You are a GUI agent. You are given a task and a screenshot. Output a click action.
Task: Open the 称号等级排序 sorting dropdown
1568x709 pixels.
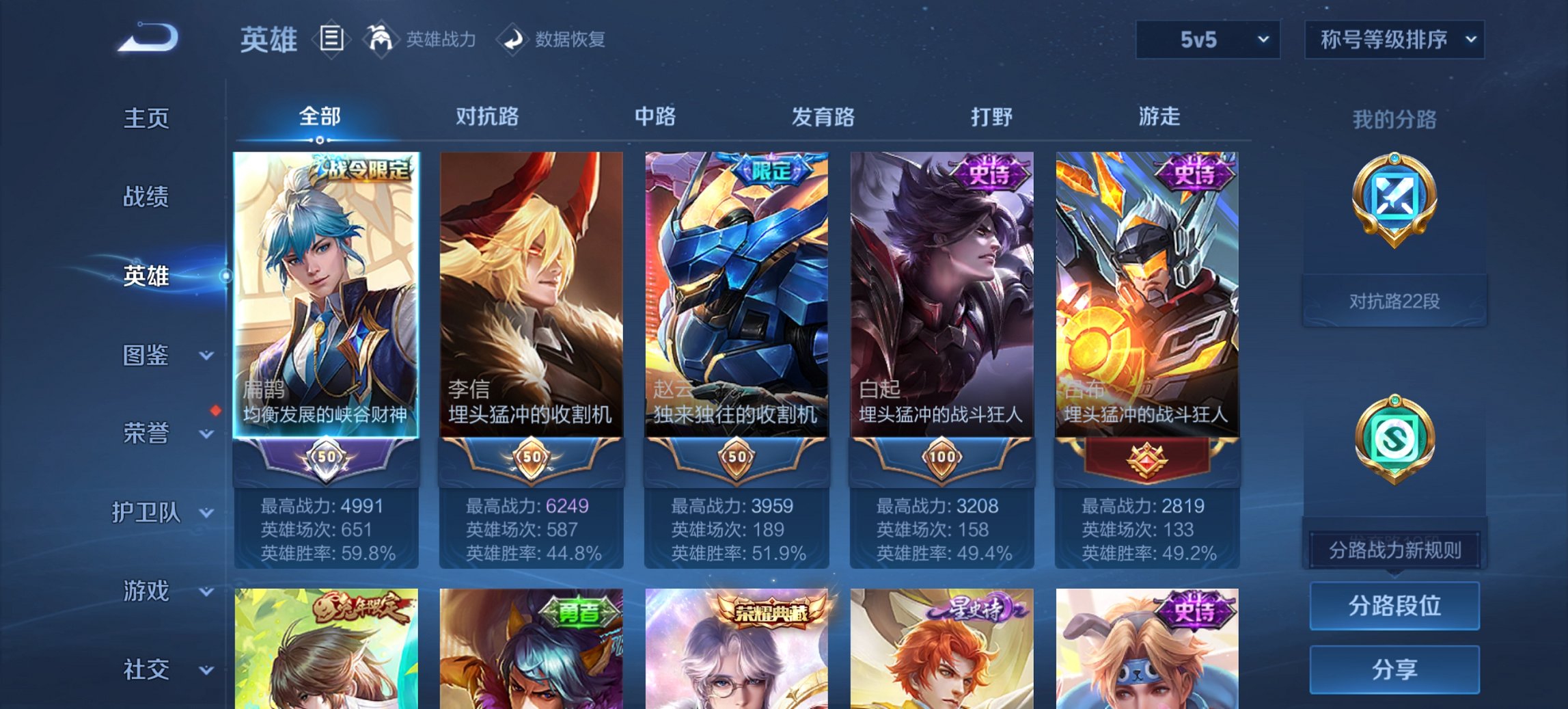[x=1394, y=40]
